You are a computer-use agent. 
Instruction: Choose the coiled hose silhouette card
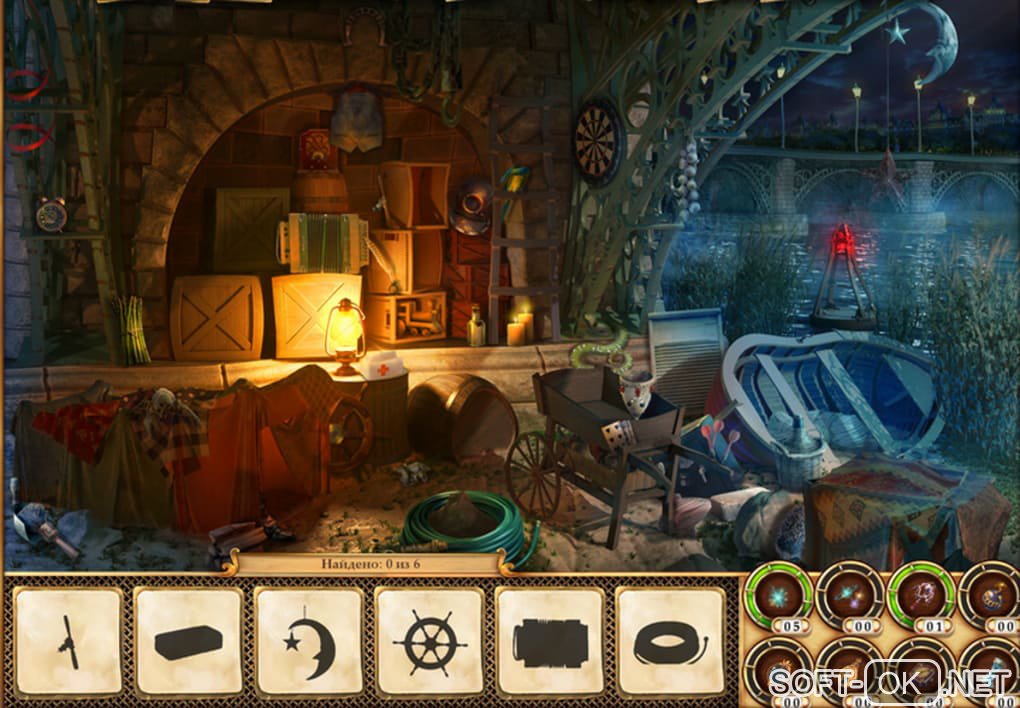pos(670,641)
